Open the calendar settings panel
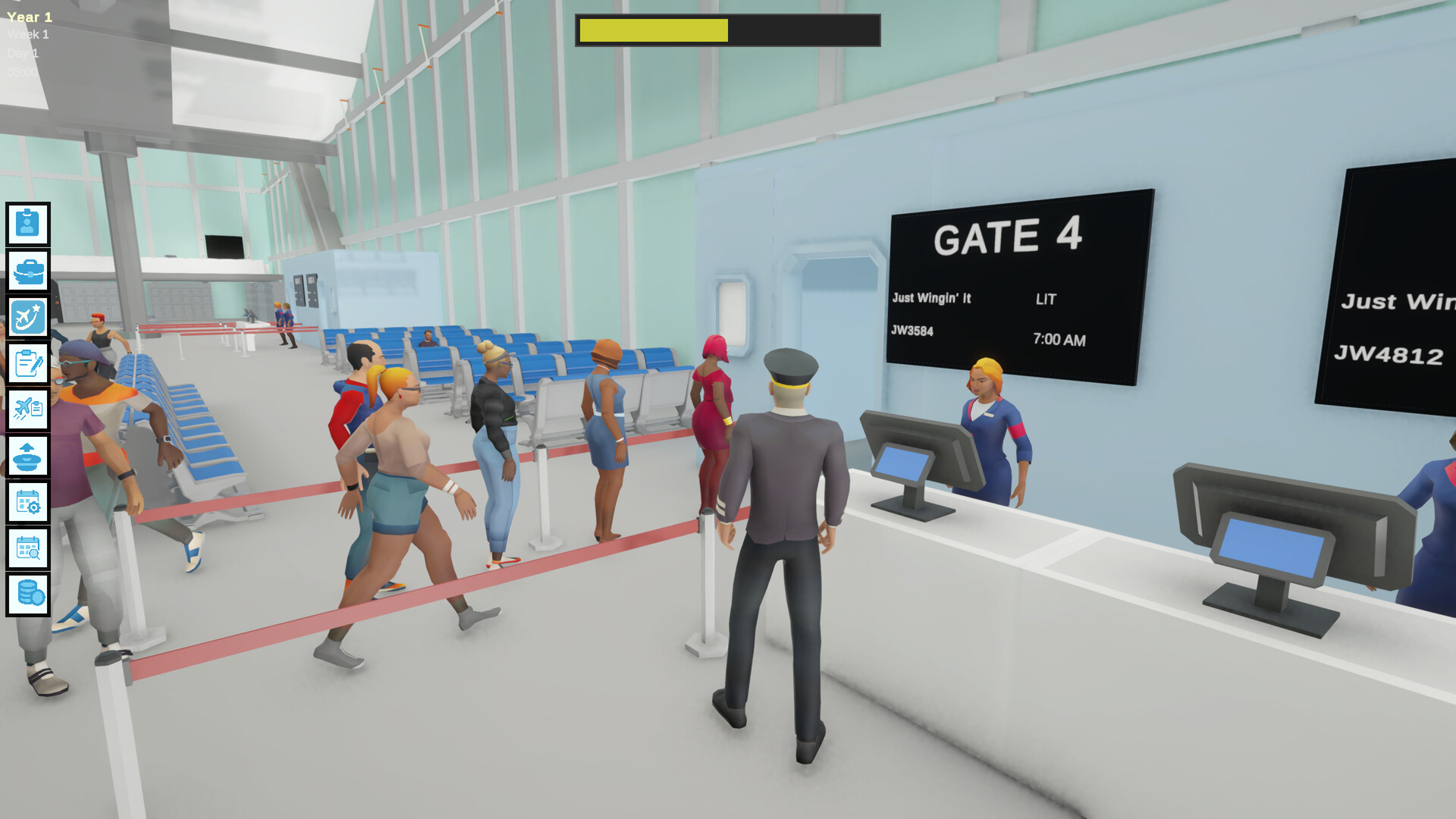The height and width of the screenshot is (819, 1456). (x=28, y=502)
